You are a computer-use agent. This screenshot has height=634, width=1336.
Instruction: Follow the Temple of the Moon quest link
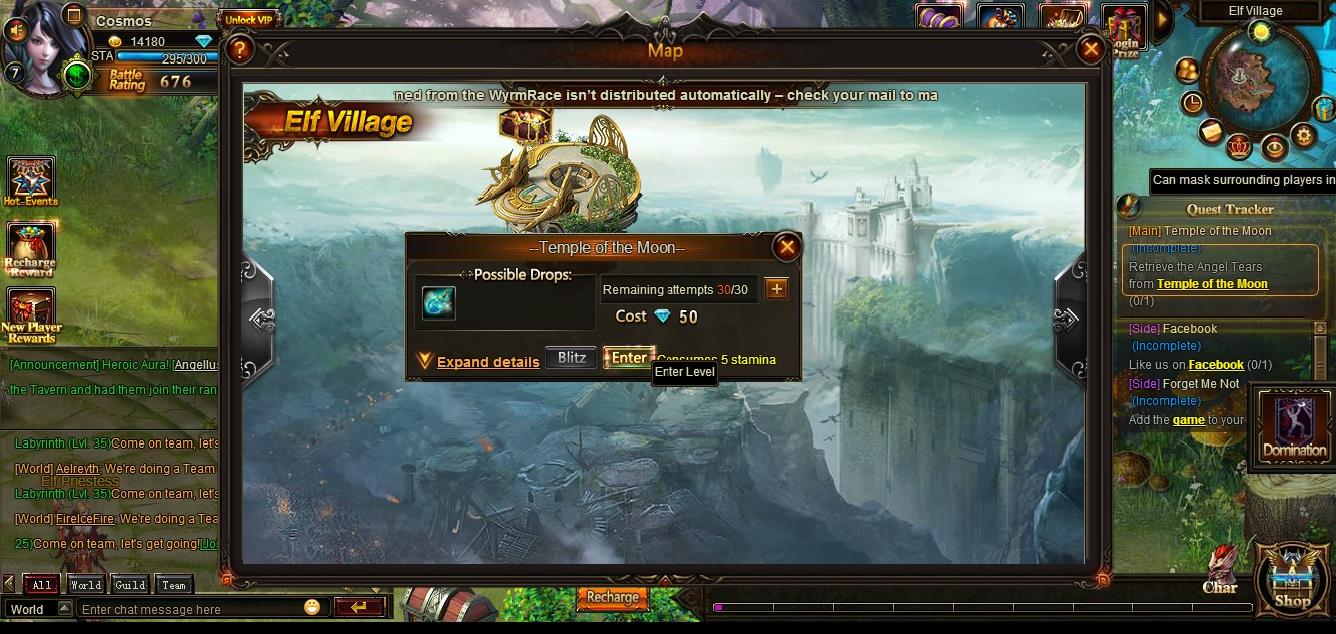click(1212, 284)
